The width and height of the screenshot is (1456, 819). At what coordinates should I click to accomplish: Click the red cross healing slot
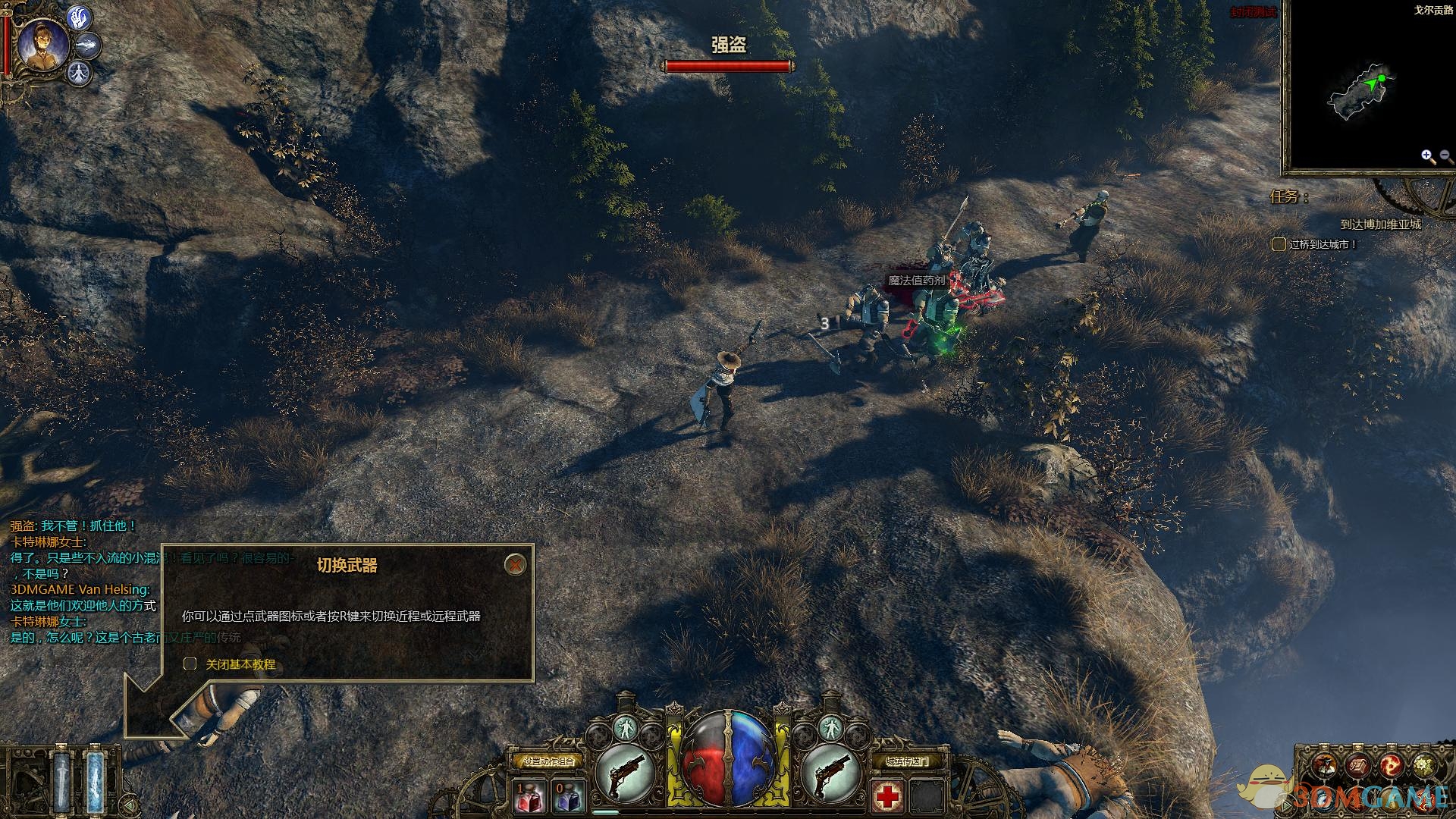pos(887,796)
